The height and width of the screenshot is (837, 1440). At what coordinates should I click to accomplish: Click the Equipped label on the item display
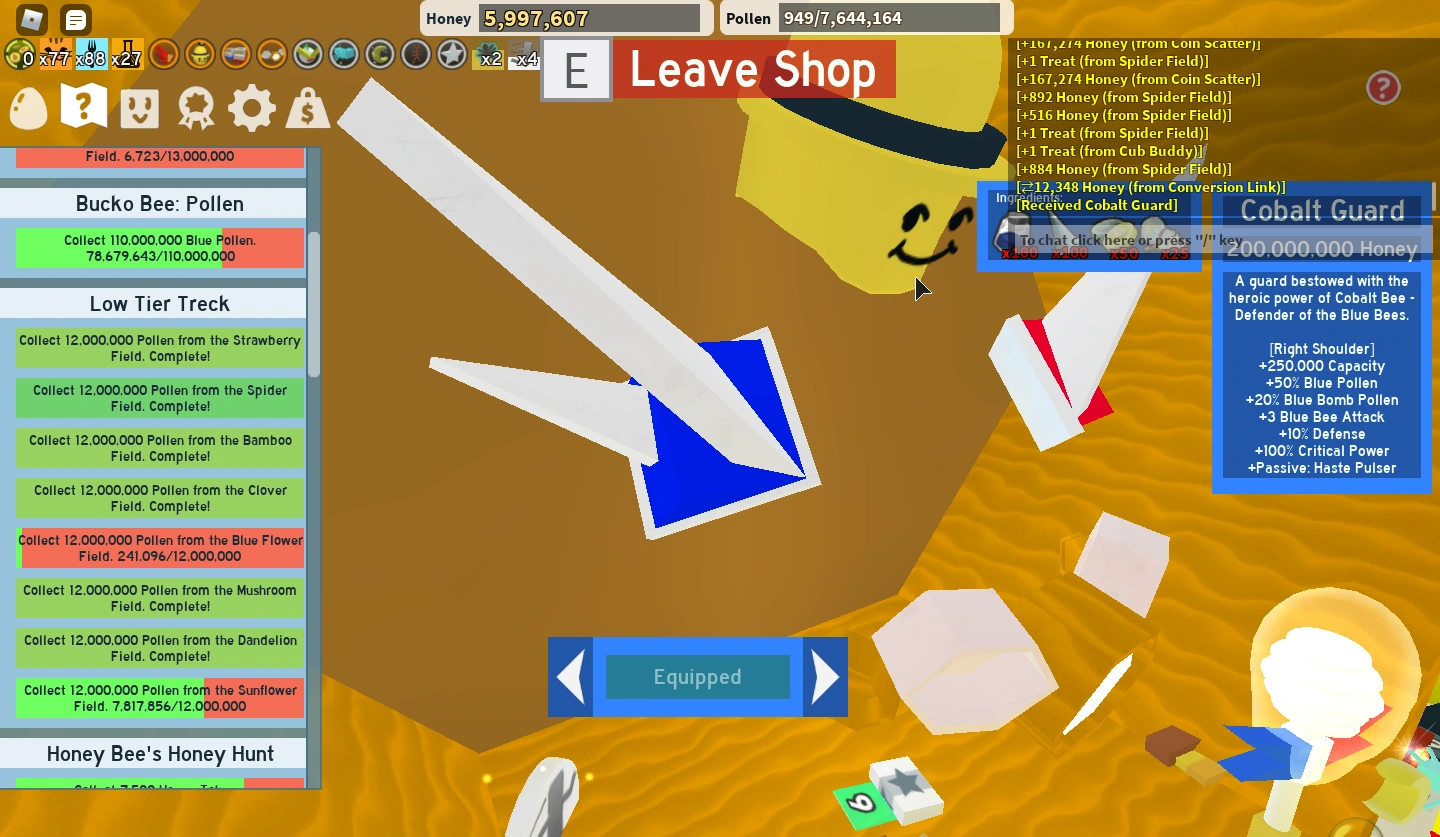pos(697,677)
